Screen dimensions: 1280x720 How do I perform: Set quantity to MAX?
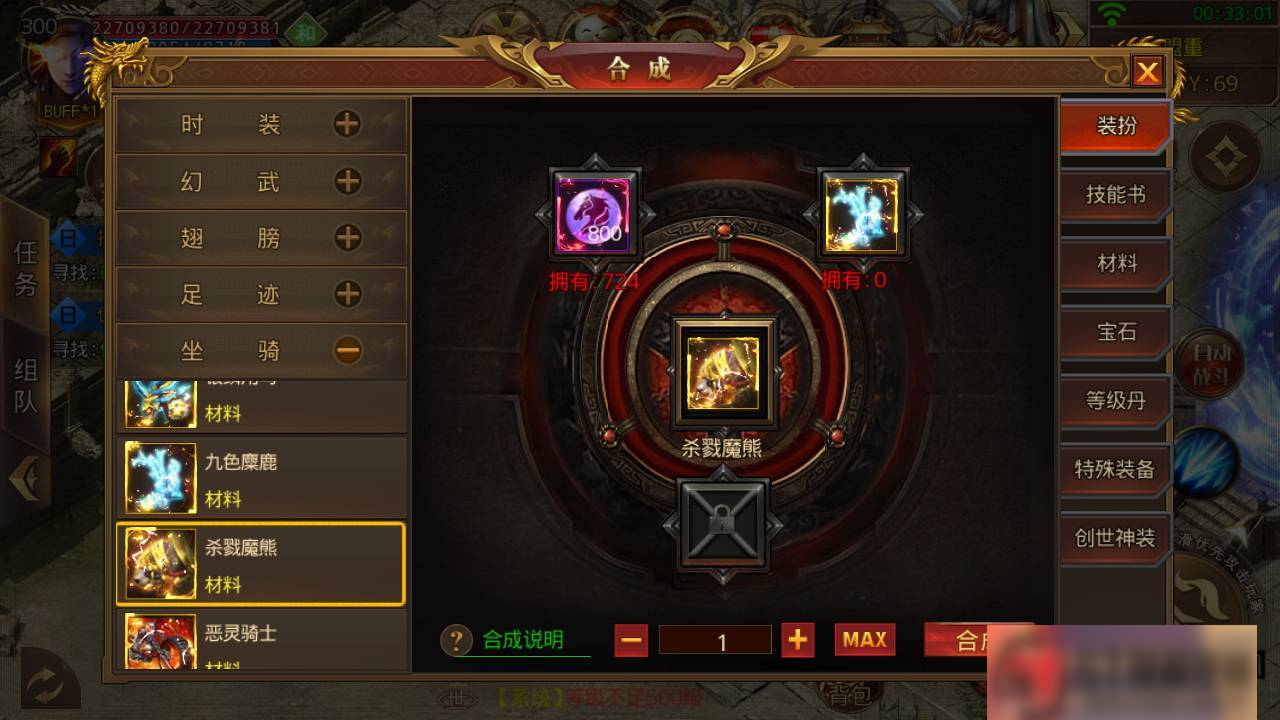tap(865, 640)
